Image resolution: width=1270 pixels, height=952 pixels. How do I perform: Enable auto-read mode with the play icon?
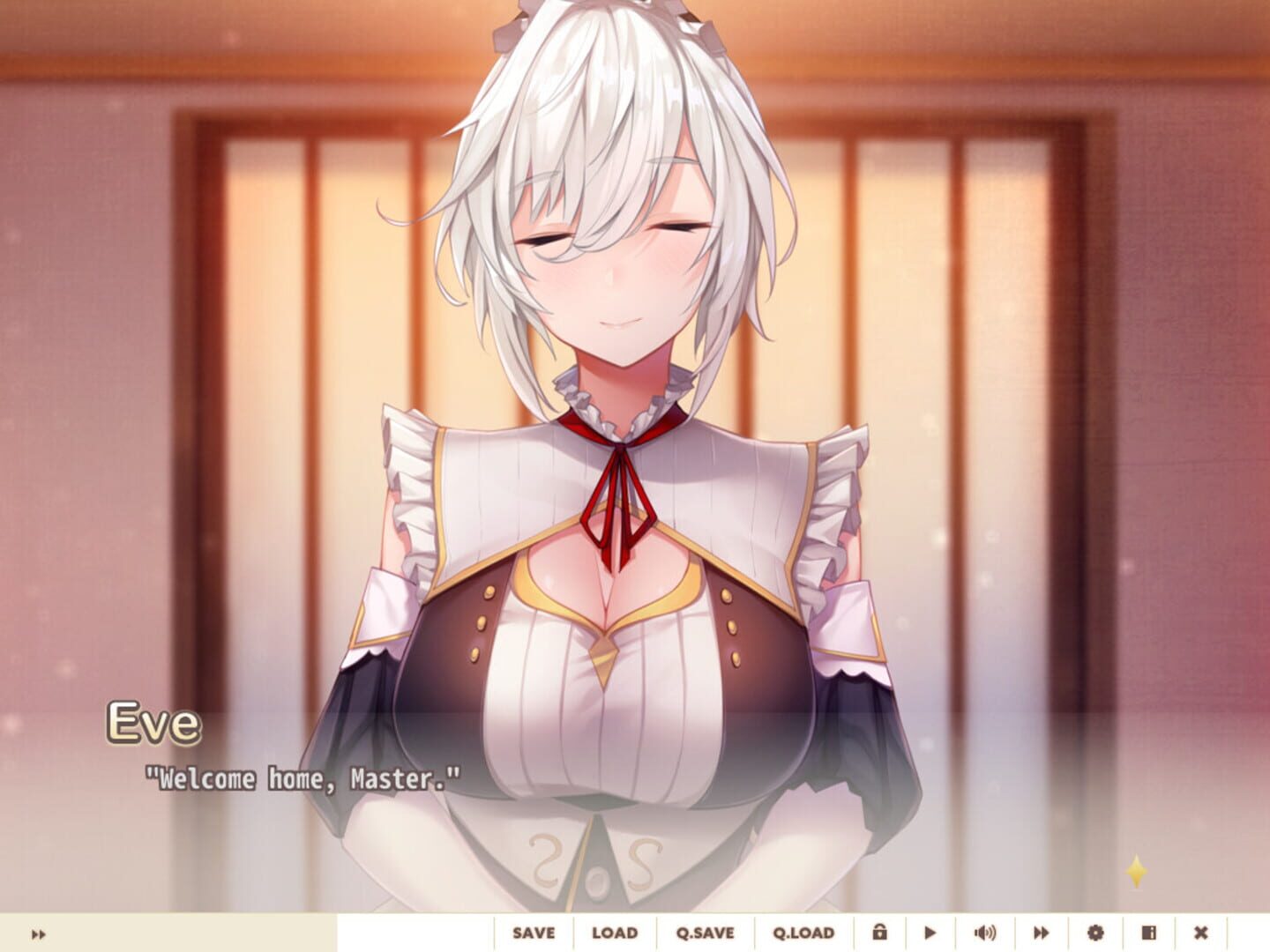tap(929, 932)
